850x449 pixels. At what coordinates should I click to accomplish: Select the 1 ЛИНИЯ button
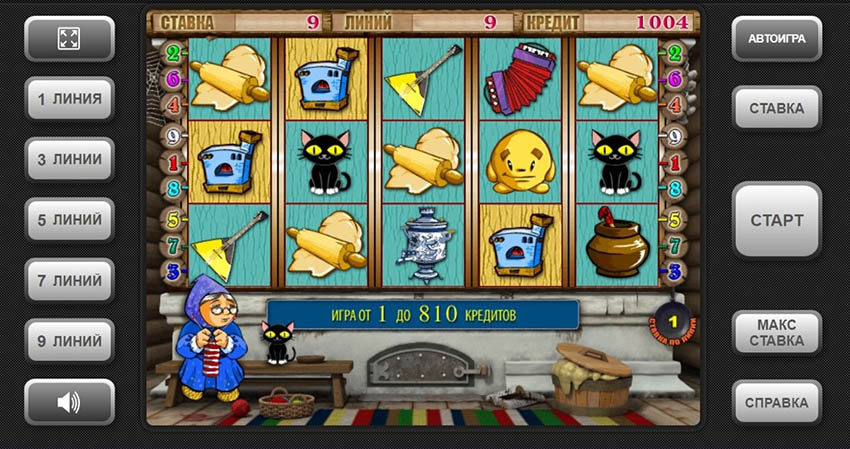click(69, 99)
